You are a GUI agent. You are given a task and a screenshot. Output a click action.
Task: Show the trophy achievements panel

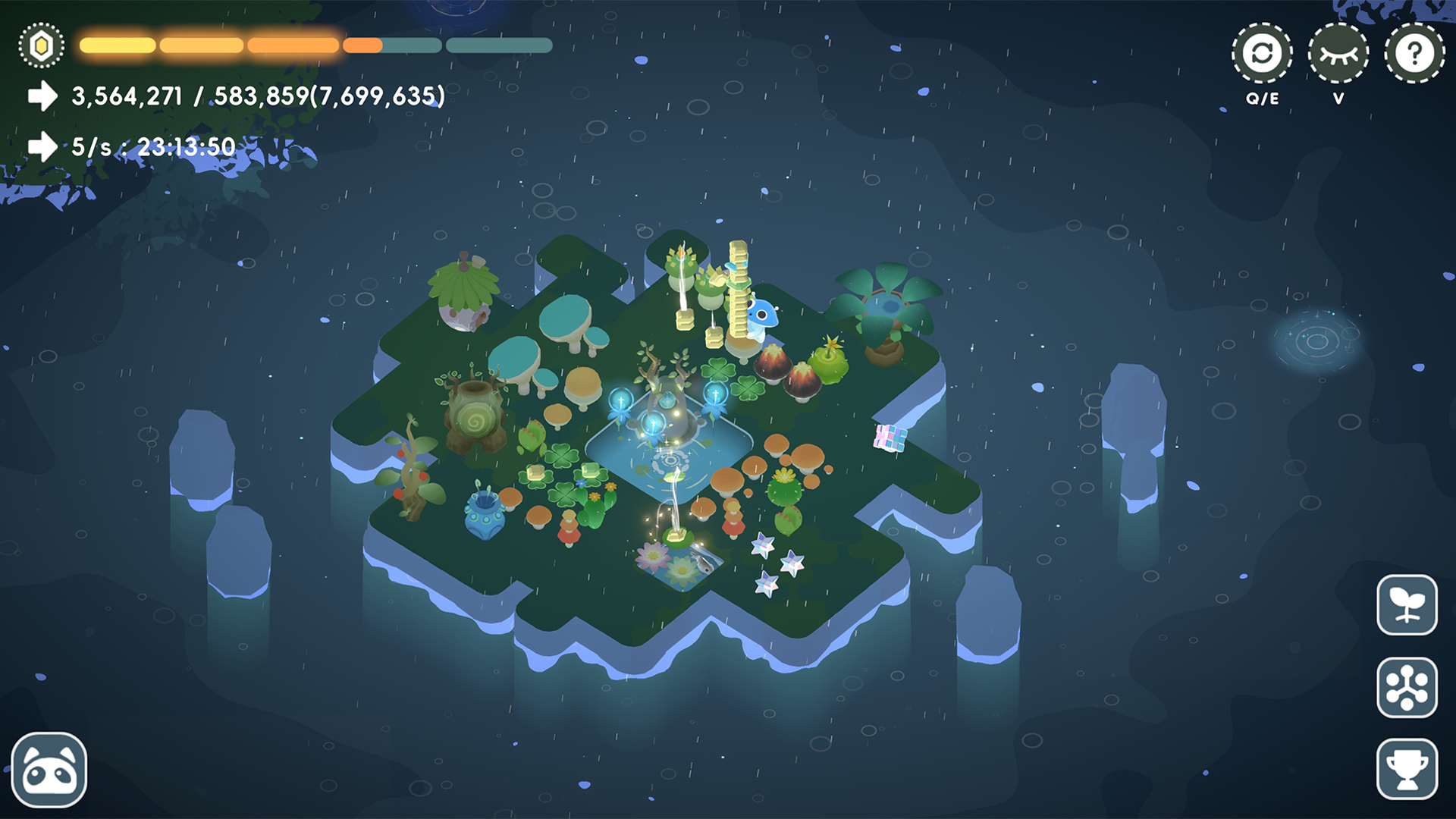click(x=1407, y=769)
